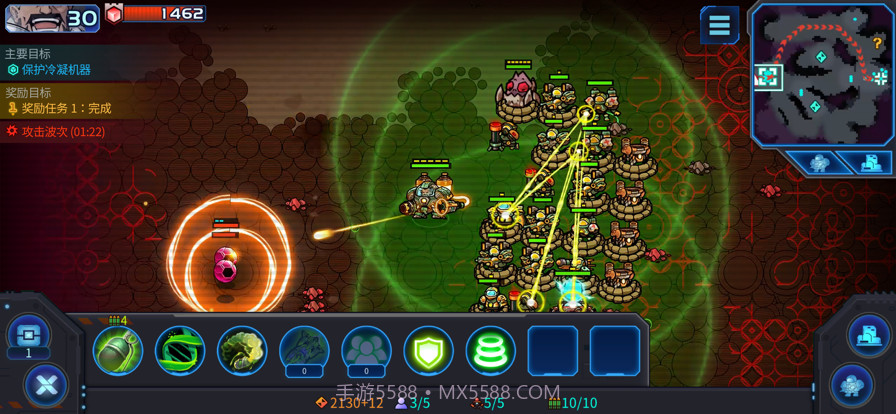Open the hamburger menu button

point(719,24)
